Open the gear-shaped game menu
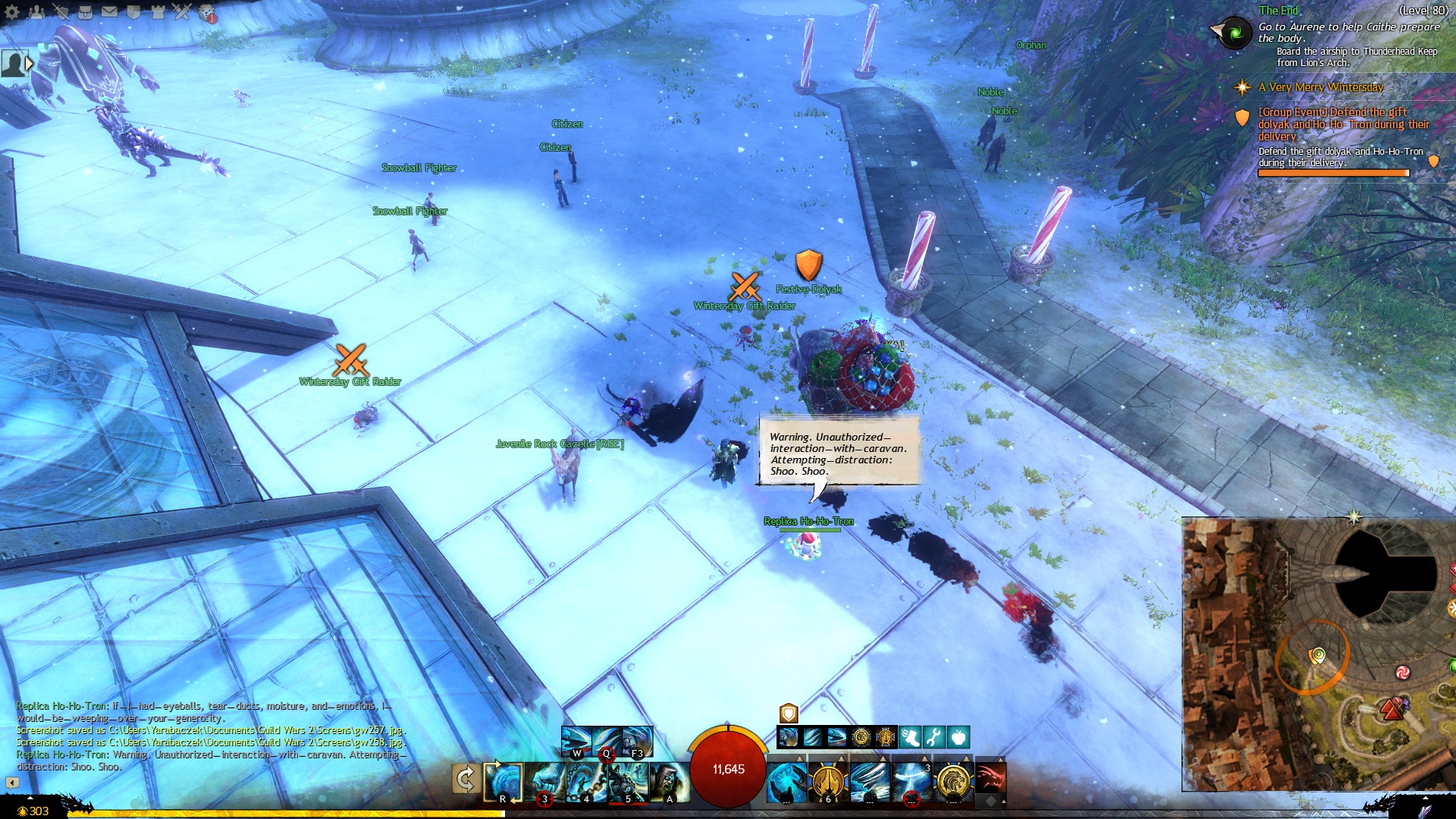 point(12,11)
